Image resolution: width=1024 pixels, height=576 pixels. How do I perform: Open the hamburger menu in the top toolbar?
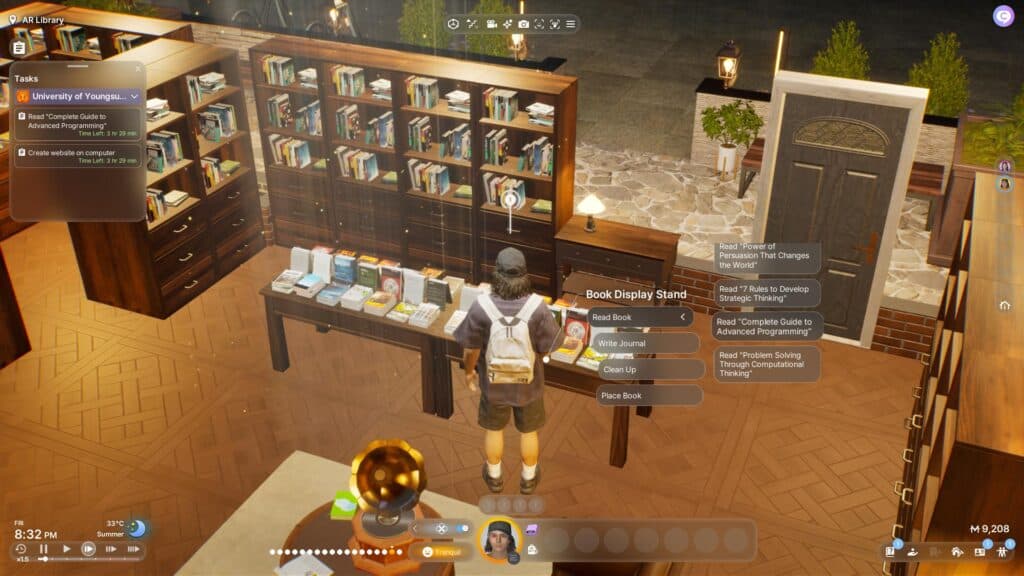tap(570, 24)
